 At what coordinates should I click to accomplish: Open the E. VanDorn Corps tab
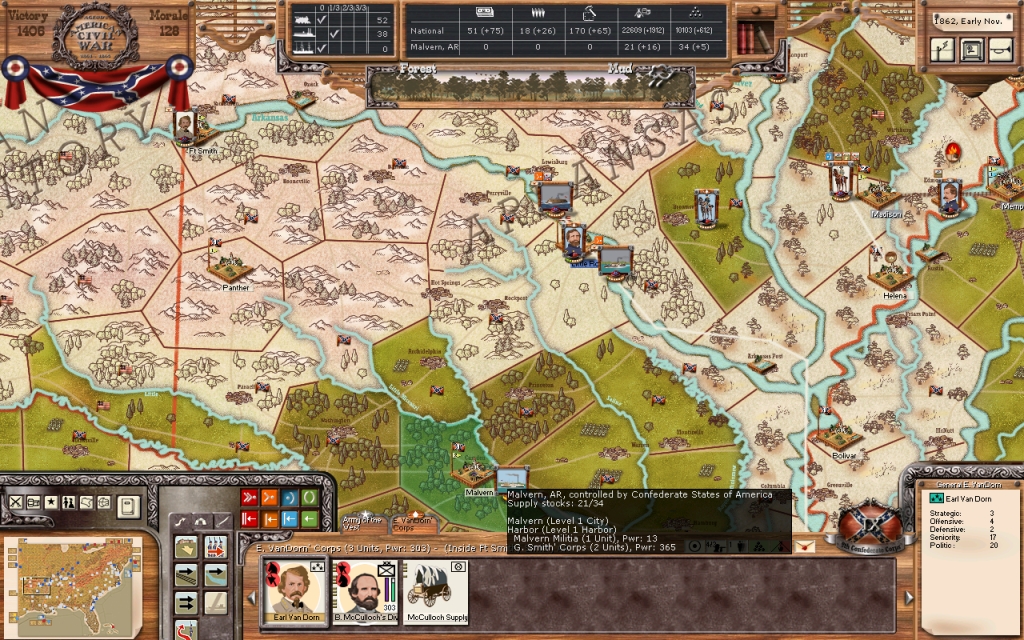point(412,521)
